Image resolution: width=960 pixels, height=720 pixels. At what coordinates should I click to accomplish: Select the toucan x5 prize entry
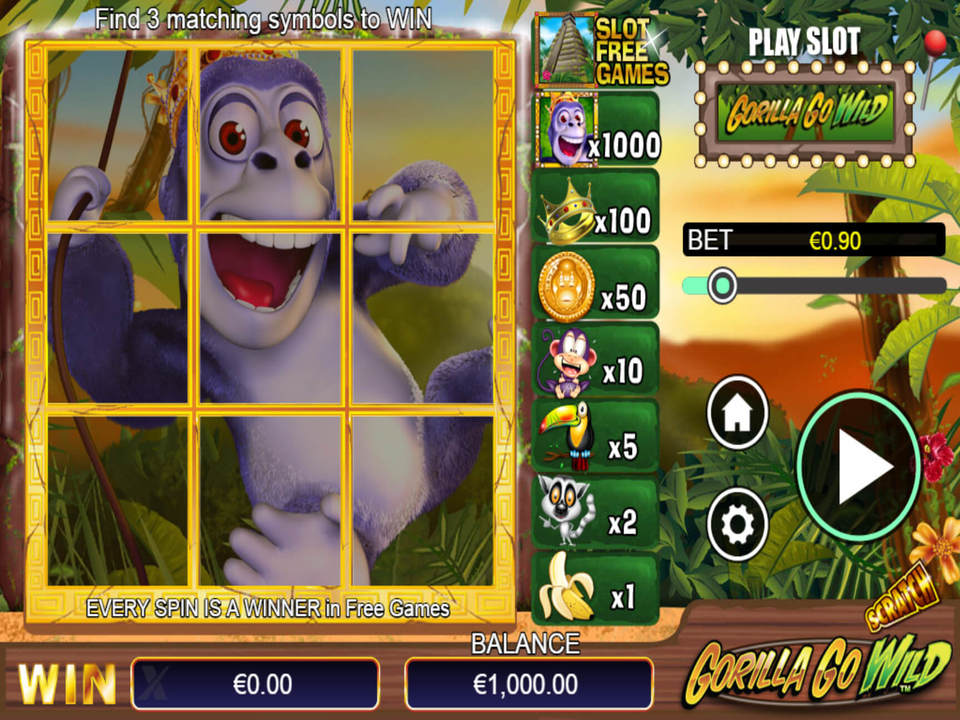596,437
